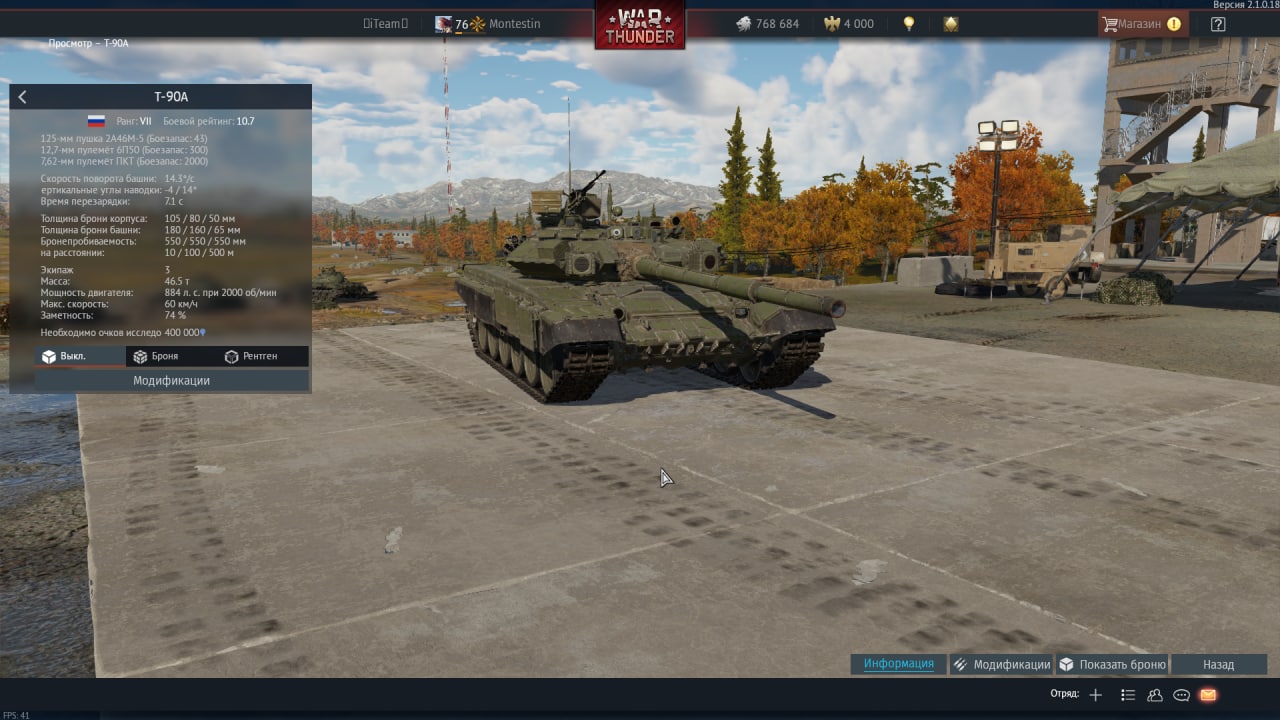Viewport: 1280px width, 720px height.
Task: Open the orange mail envelope icon
Action: 1208,695
